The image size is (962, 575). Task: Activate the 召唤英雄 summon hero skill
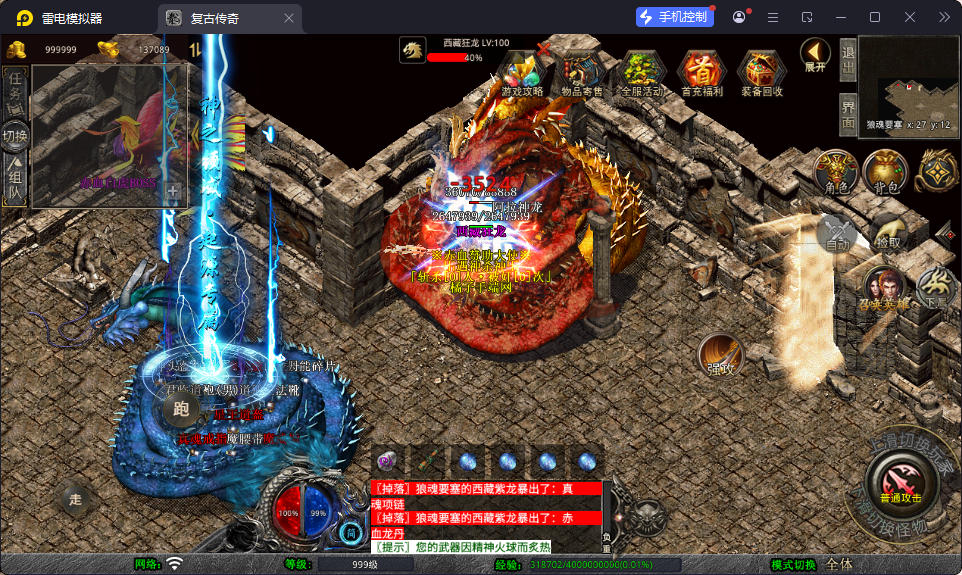[x=884, y=289]
